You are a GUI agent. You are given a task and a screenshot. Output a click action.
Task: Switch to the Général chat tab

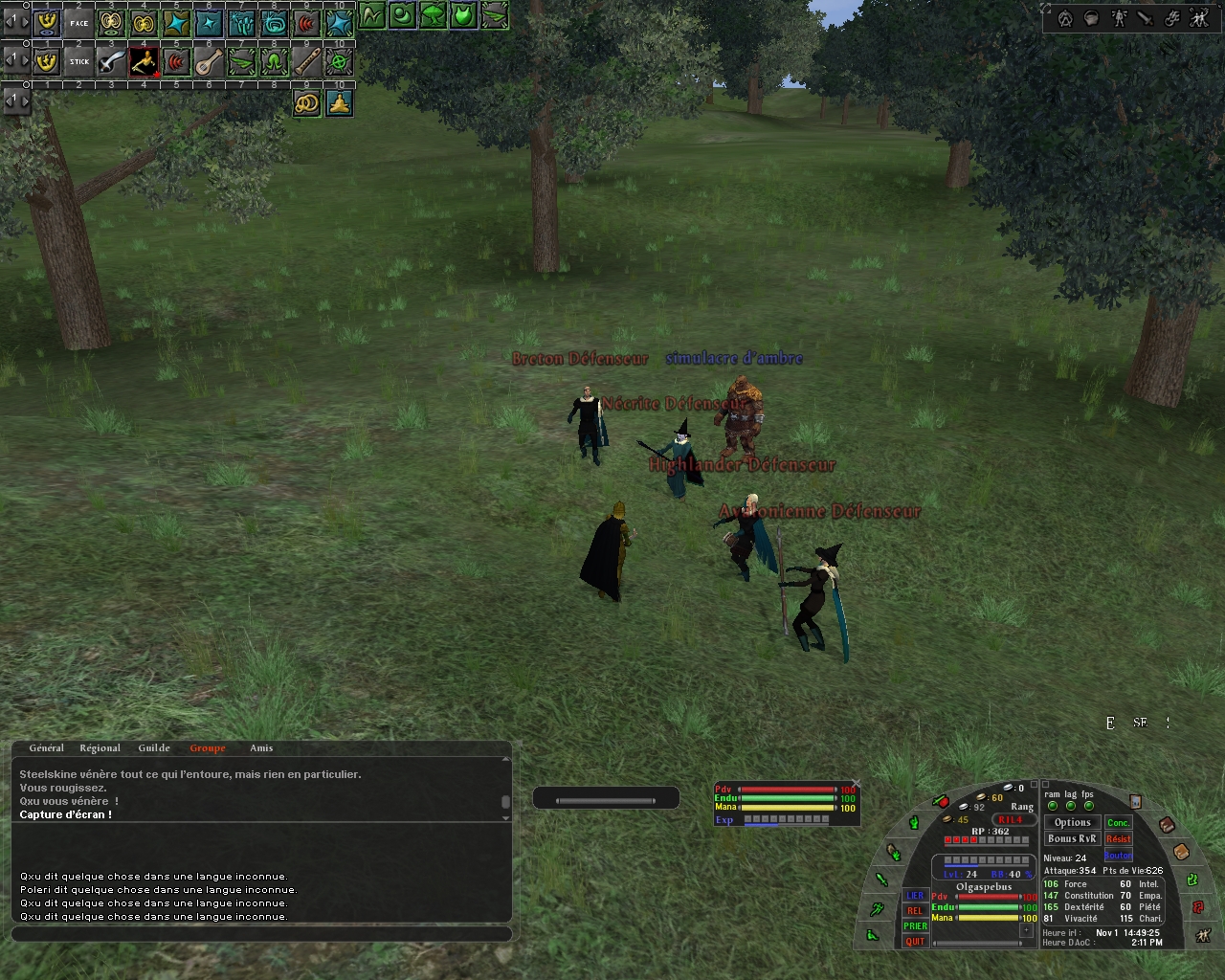click(46, 748)
